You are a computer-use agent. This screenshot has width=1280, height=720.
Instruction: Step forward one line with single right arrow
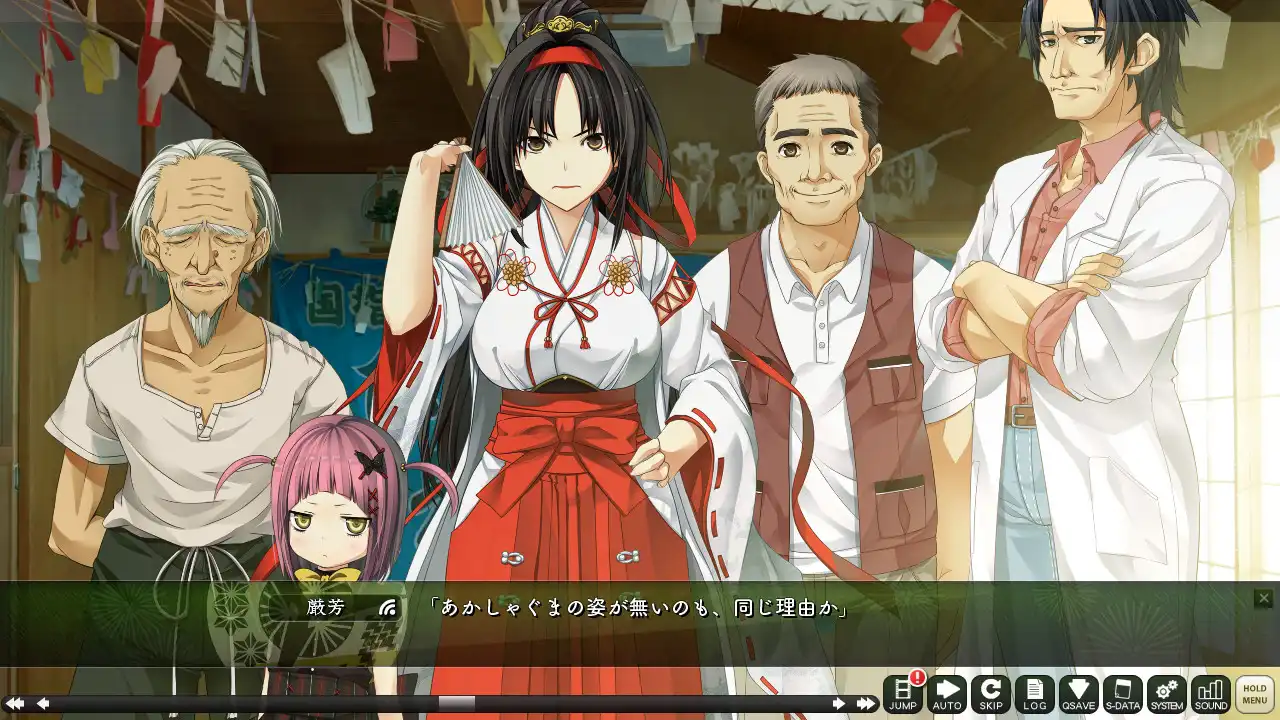(839, 704)
